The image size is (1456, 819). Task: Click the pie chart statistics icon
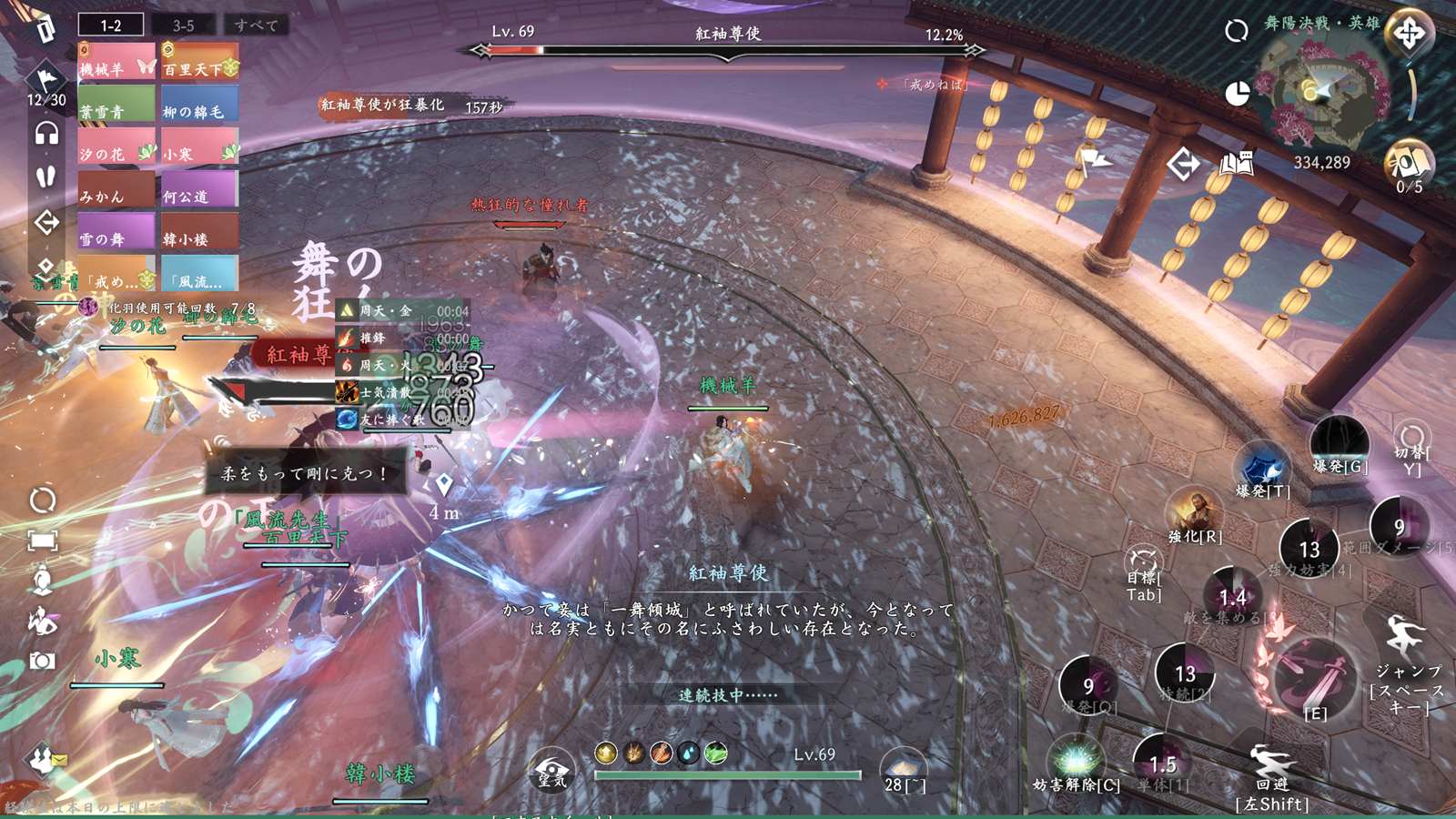click(1237, 94)
